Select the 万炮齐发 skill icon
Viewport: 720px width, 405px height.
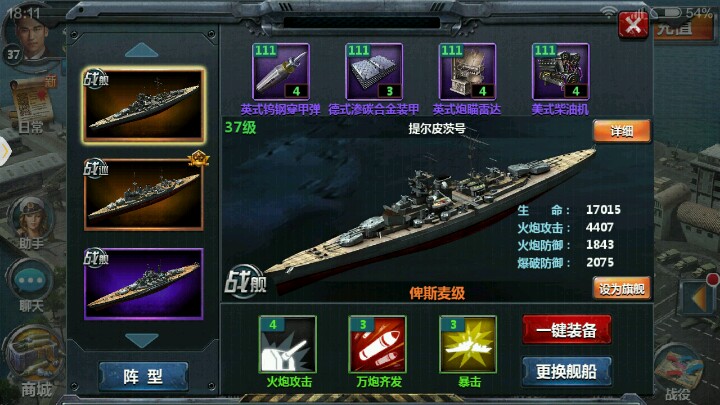point(376,344)
